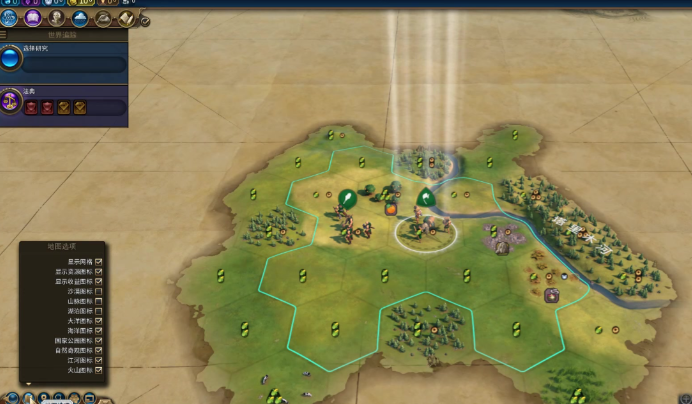Open the purple civics tree icon
This screenshot has width=692, height=404.
tap(33, 18)
